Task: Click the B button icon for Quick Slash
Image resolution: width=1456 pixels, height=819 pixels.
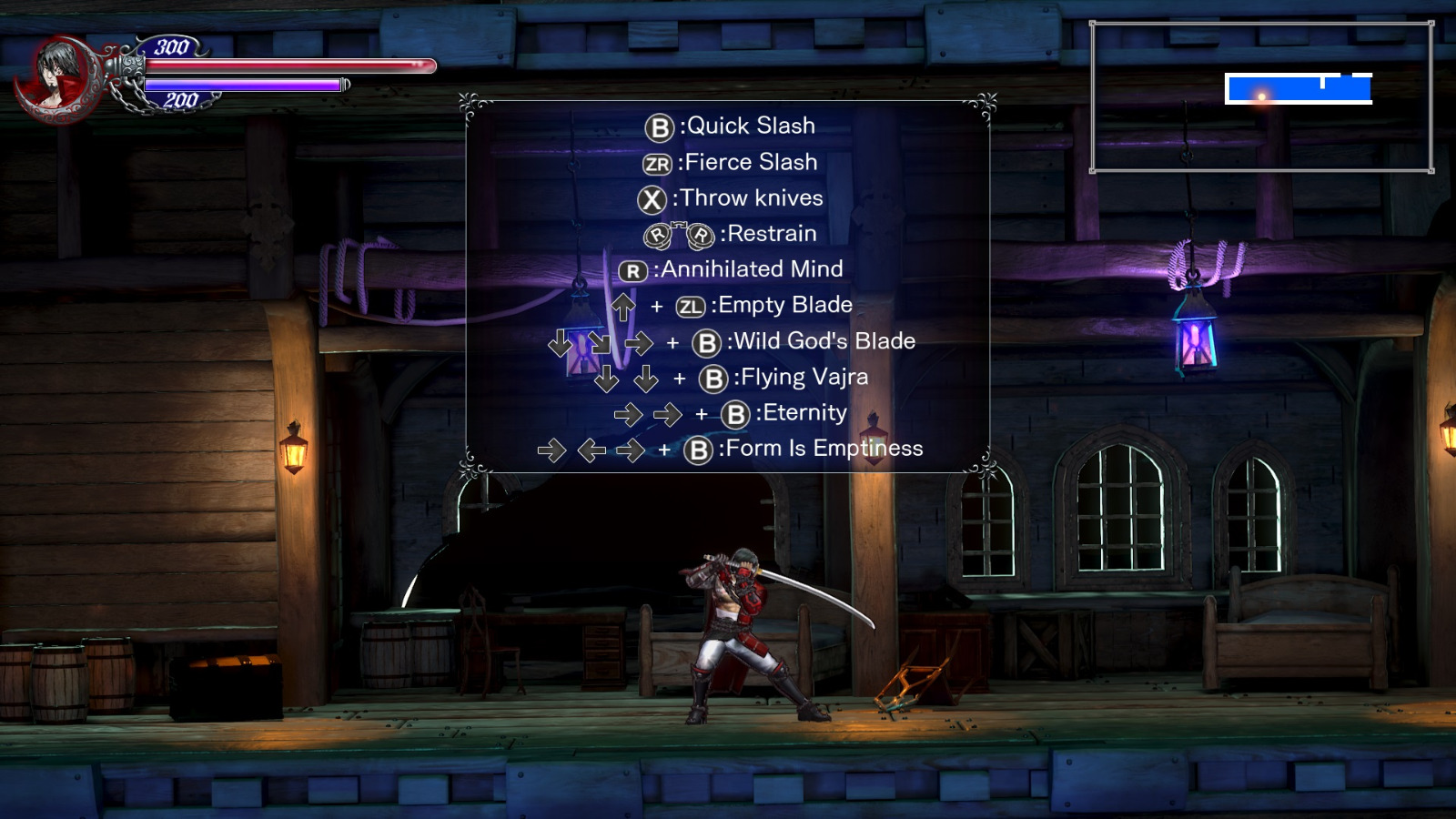Action: coord(659,126)
